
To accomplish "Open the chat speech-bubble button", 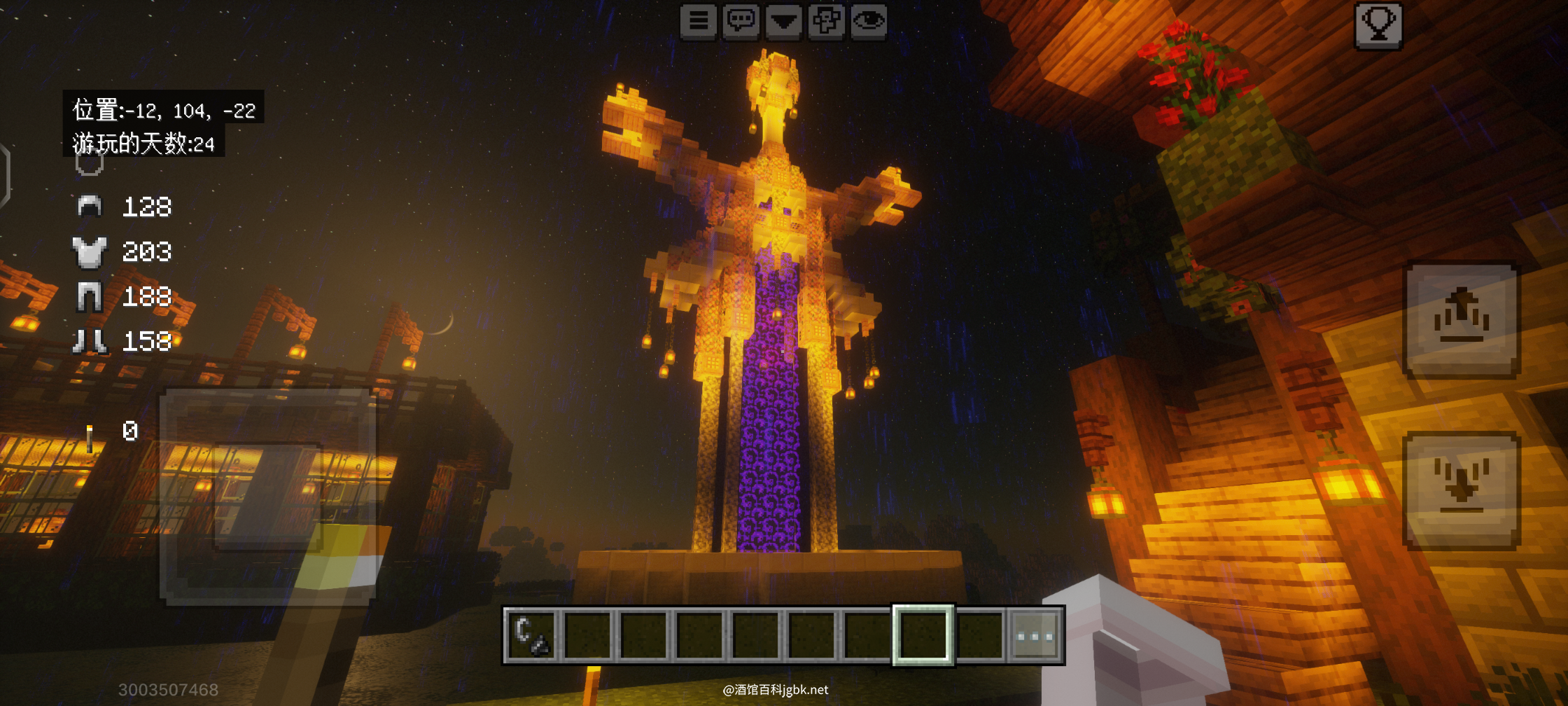I will coord(741,21).
